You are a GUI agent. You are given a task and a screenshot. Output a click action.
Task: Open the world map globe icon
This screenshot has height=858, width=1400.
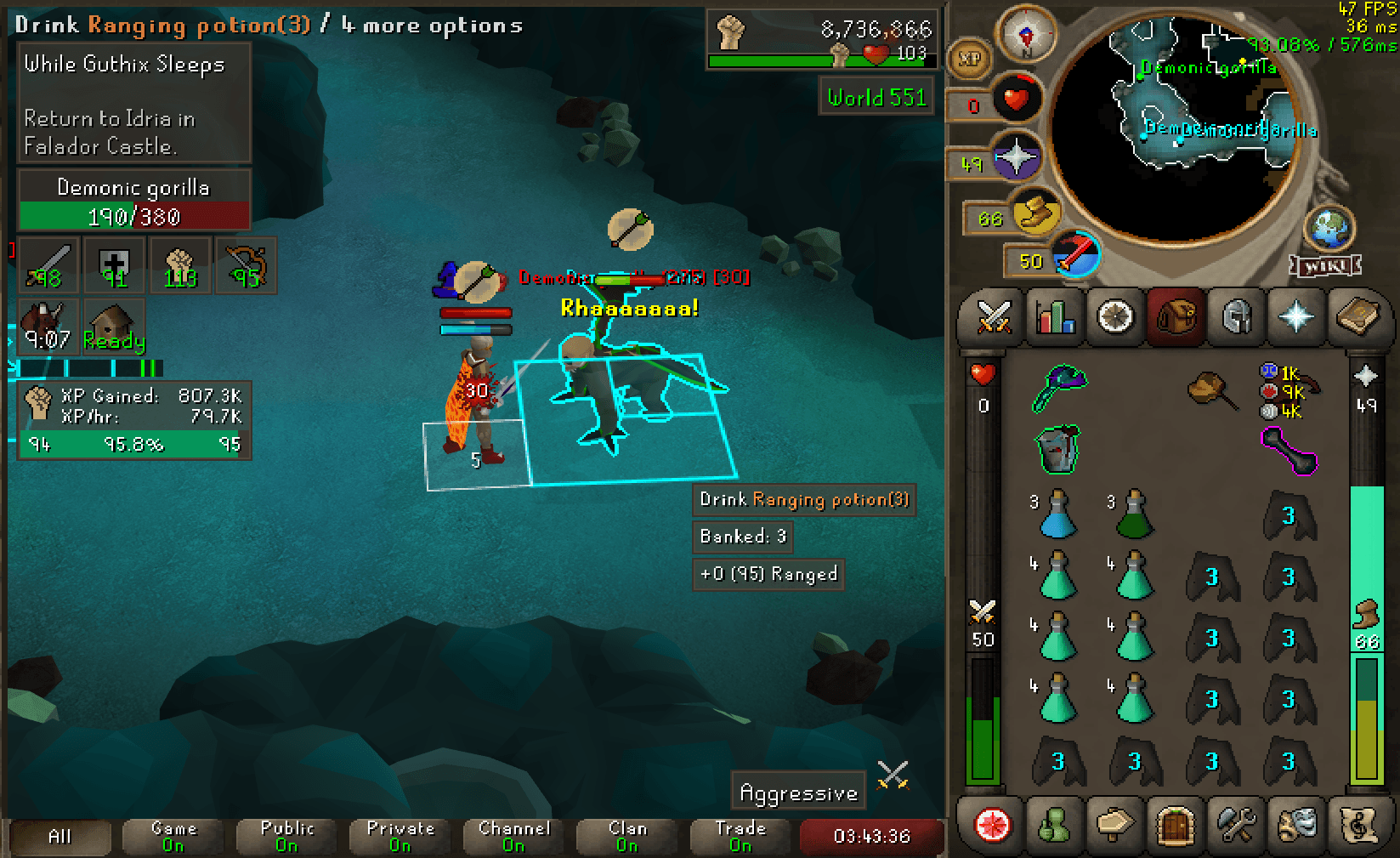1330,227
